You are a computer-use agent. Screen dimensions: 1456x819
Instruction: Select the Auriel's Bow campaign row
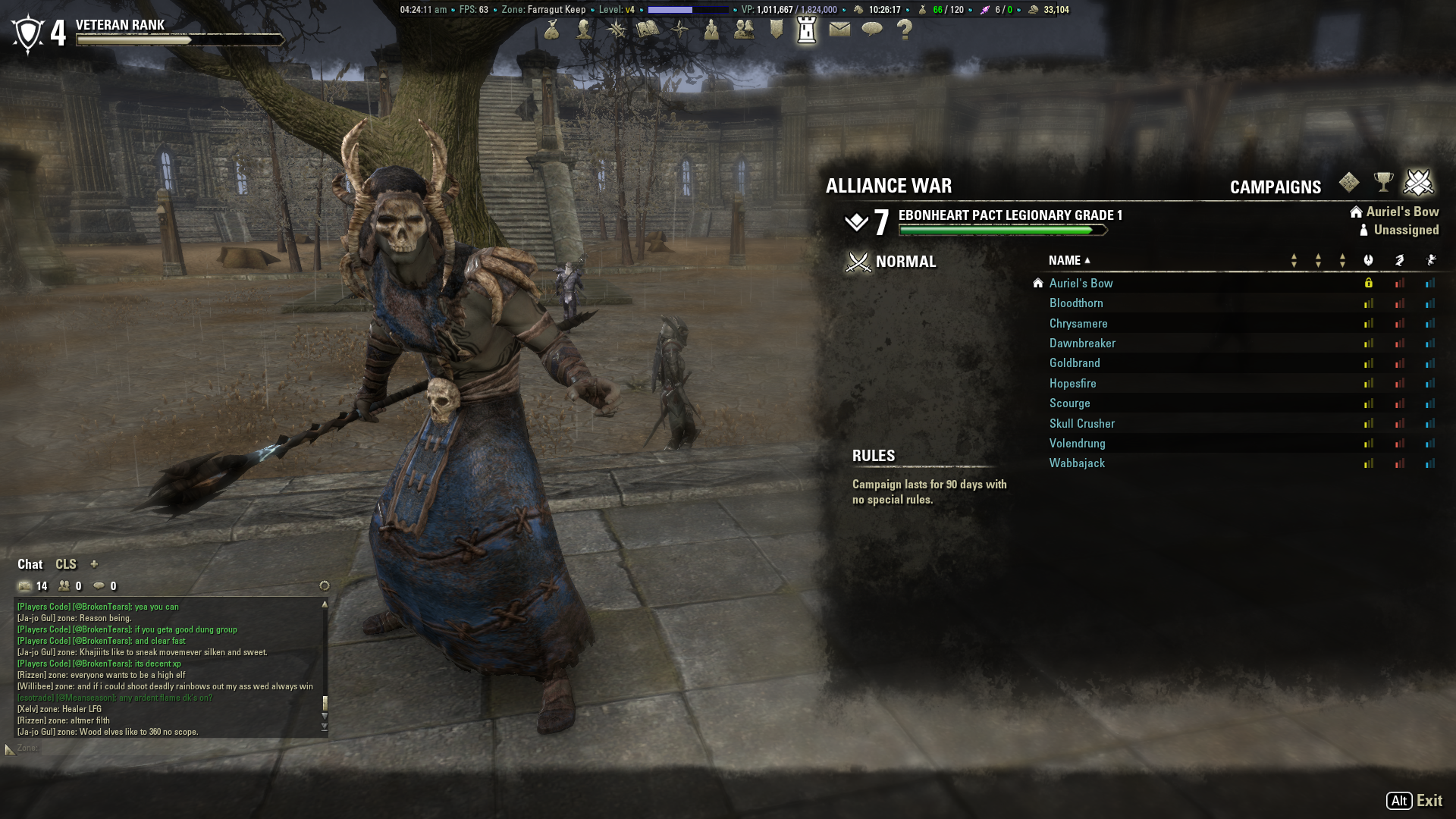click(x=1081, y=284)
